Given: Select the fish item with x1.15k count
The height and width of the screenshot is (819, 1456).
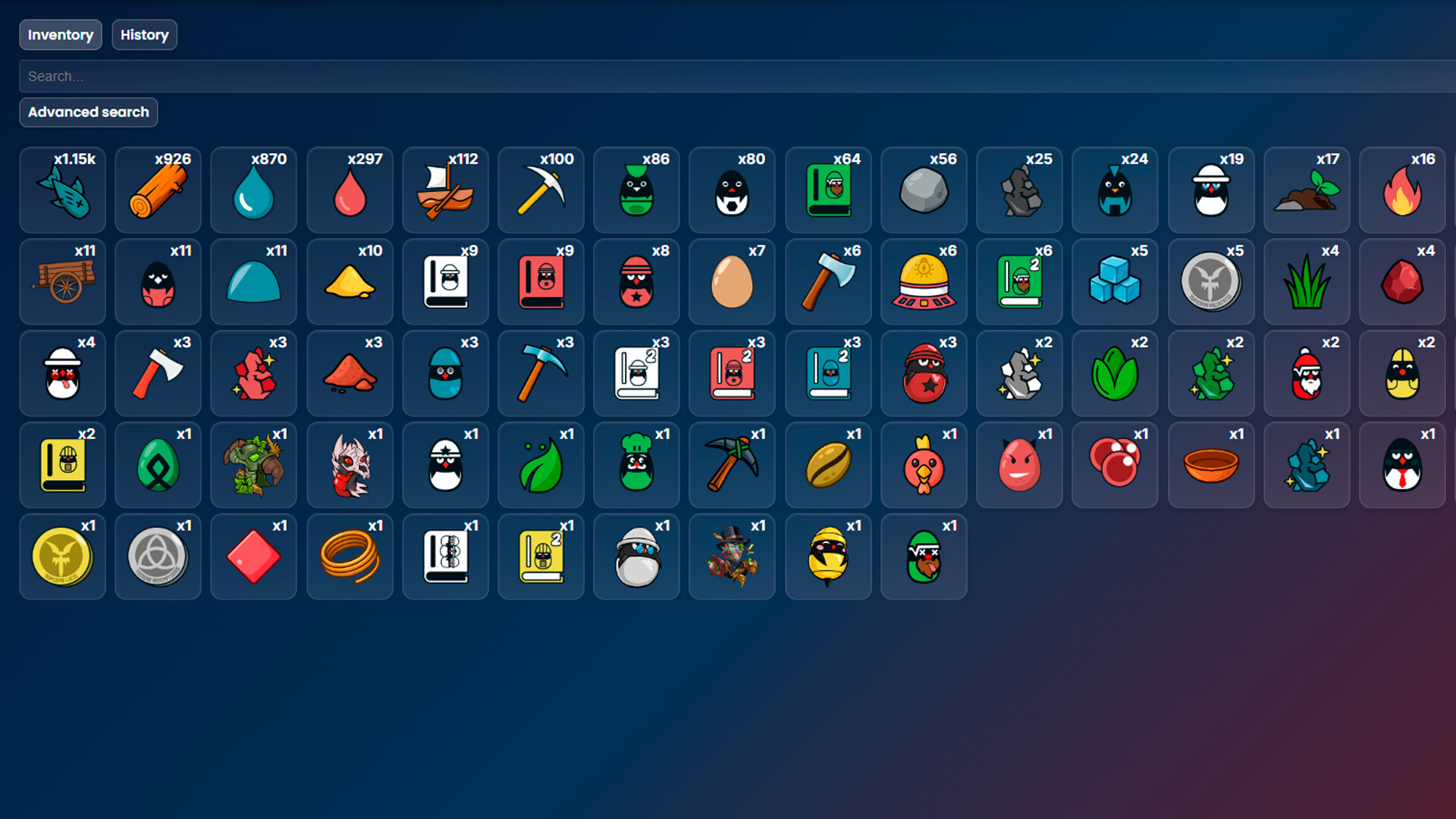Looking at the screenshot, I should pos(62,190).
